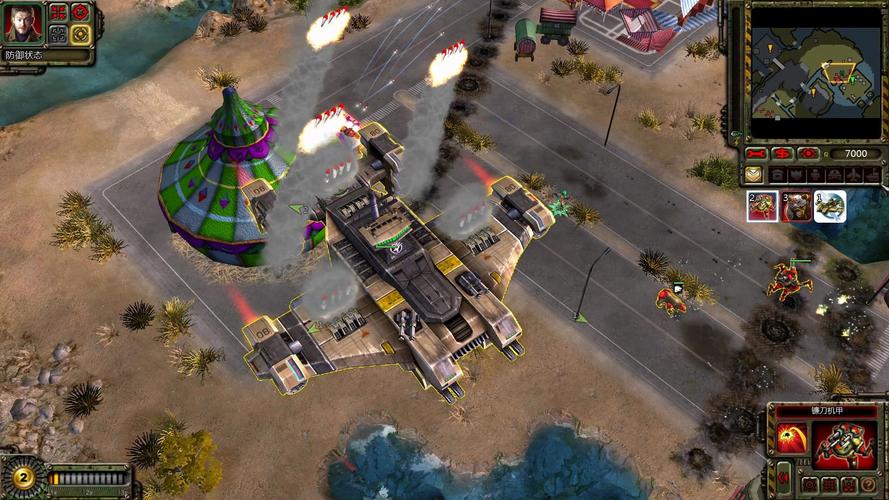This screenshot has height=500, width=889.
Task: Click the red eye button below minimap
Action: (808, 154)
